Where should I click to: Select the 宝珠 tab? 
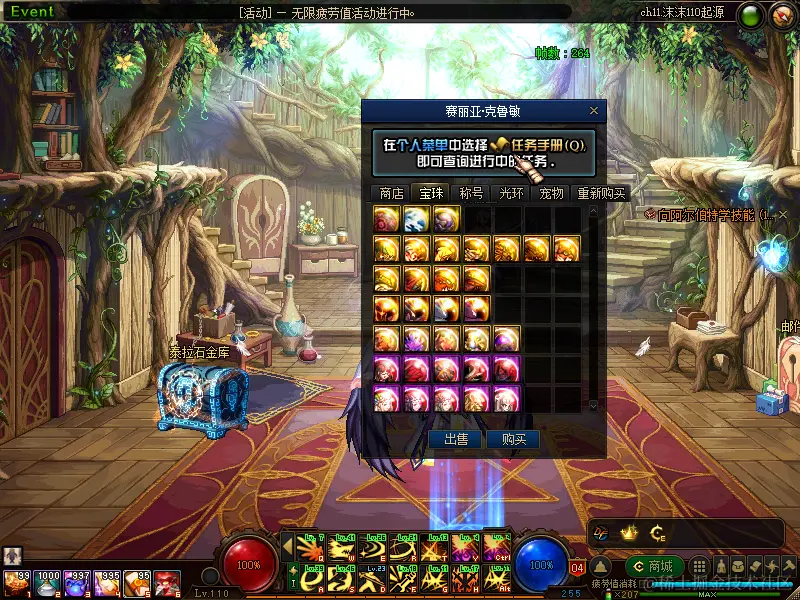(431, 193)
